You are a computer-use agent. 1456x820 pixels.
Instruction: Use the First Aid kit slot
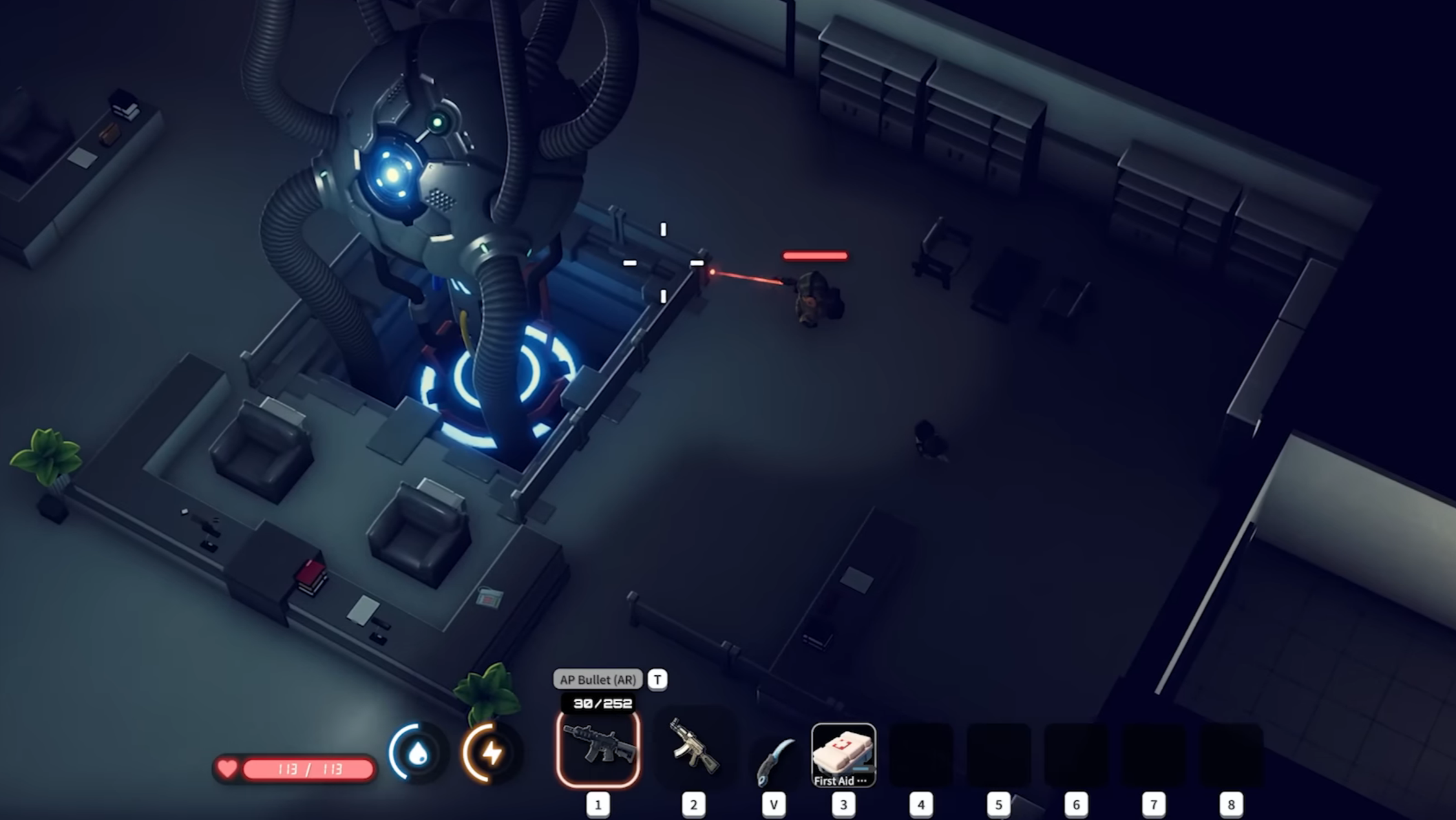pyautogui.click(x=843, y=755)
